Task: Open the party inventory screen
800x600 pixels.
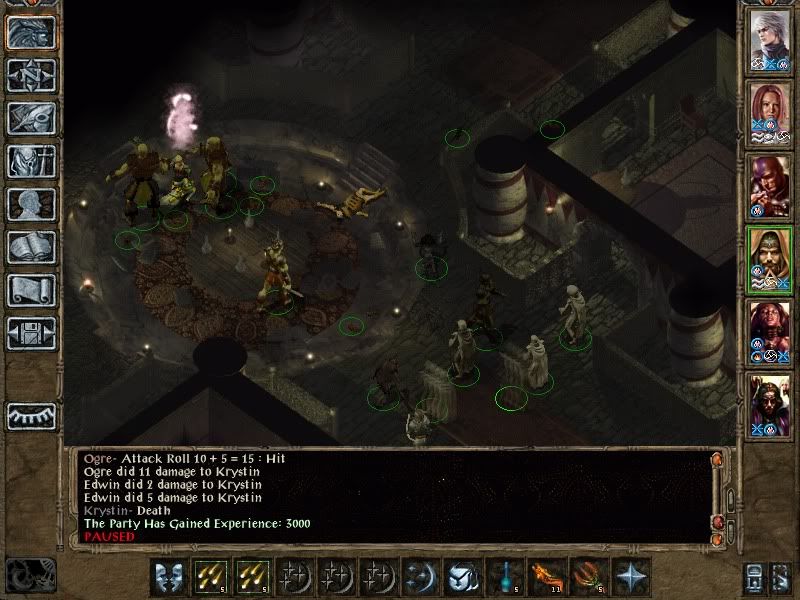Action: pyautogui.click(x=31, y=161)
